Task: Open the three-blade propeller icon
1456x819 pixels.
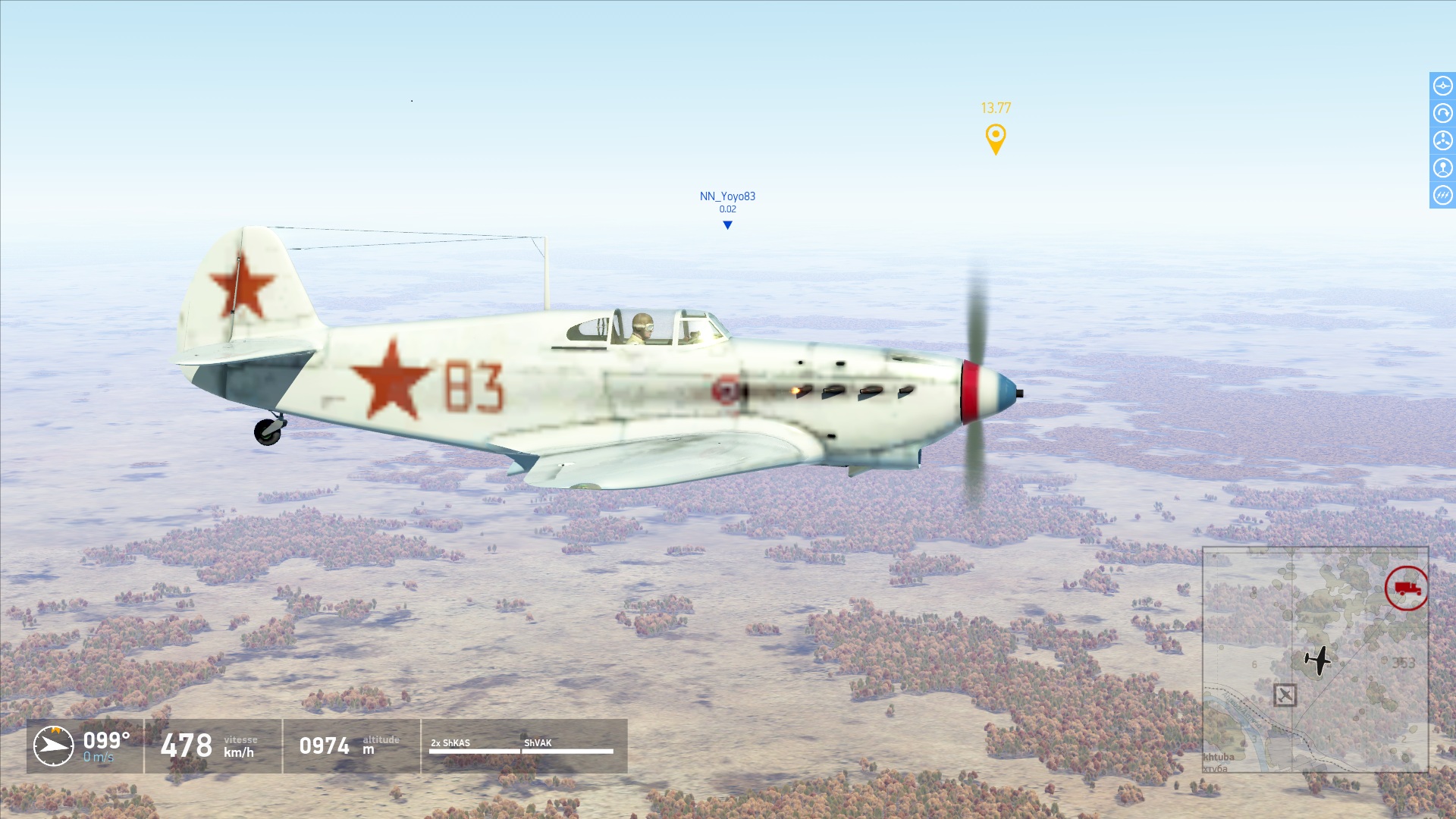Action: tap(1442, 140)
